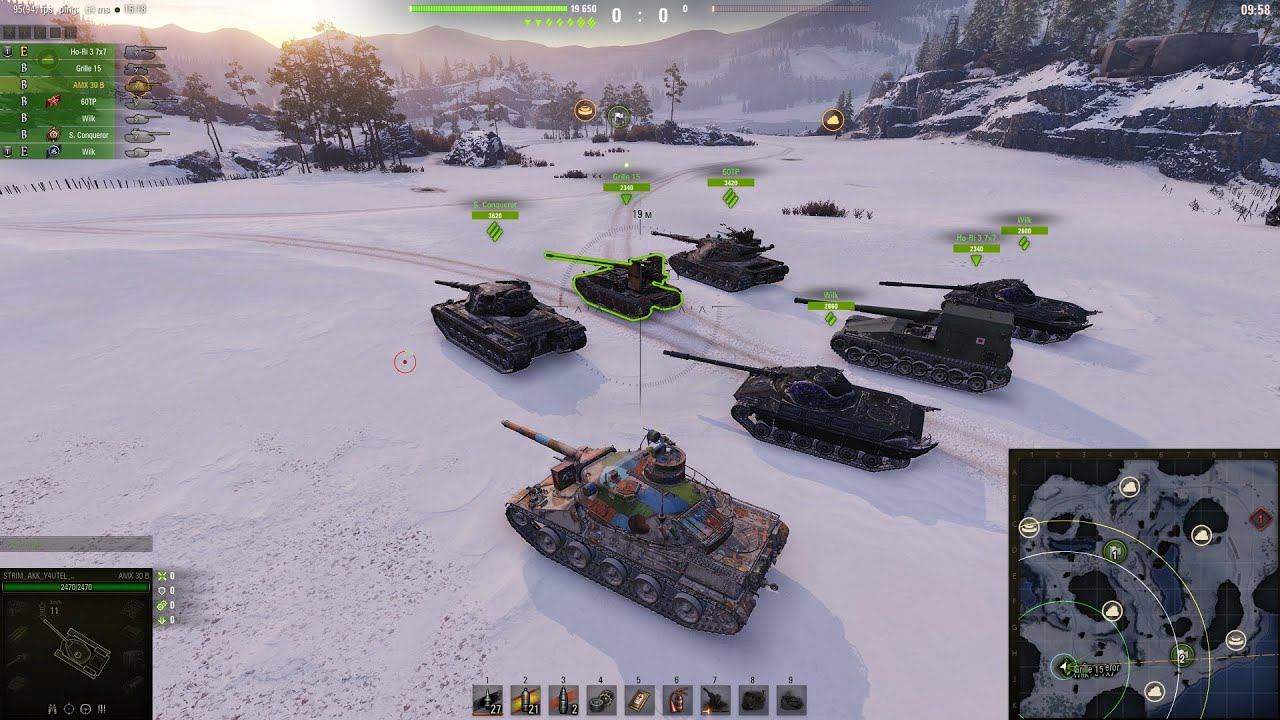The width and height of the screenshot is (1280, 720).
Task: Click the base flag marker icon
Action: coord(618,117)
